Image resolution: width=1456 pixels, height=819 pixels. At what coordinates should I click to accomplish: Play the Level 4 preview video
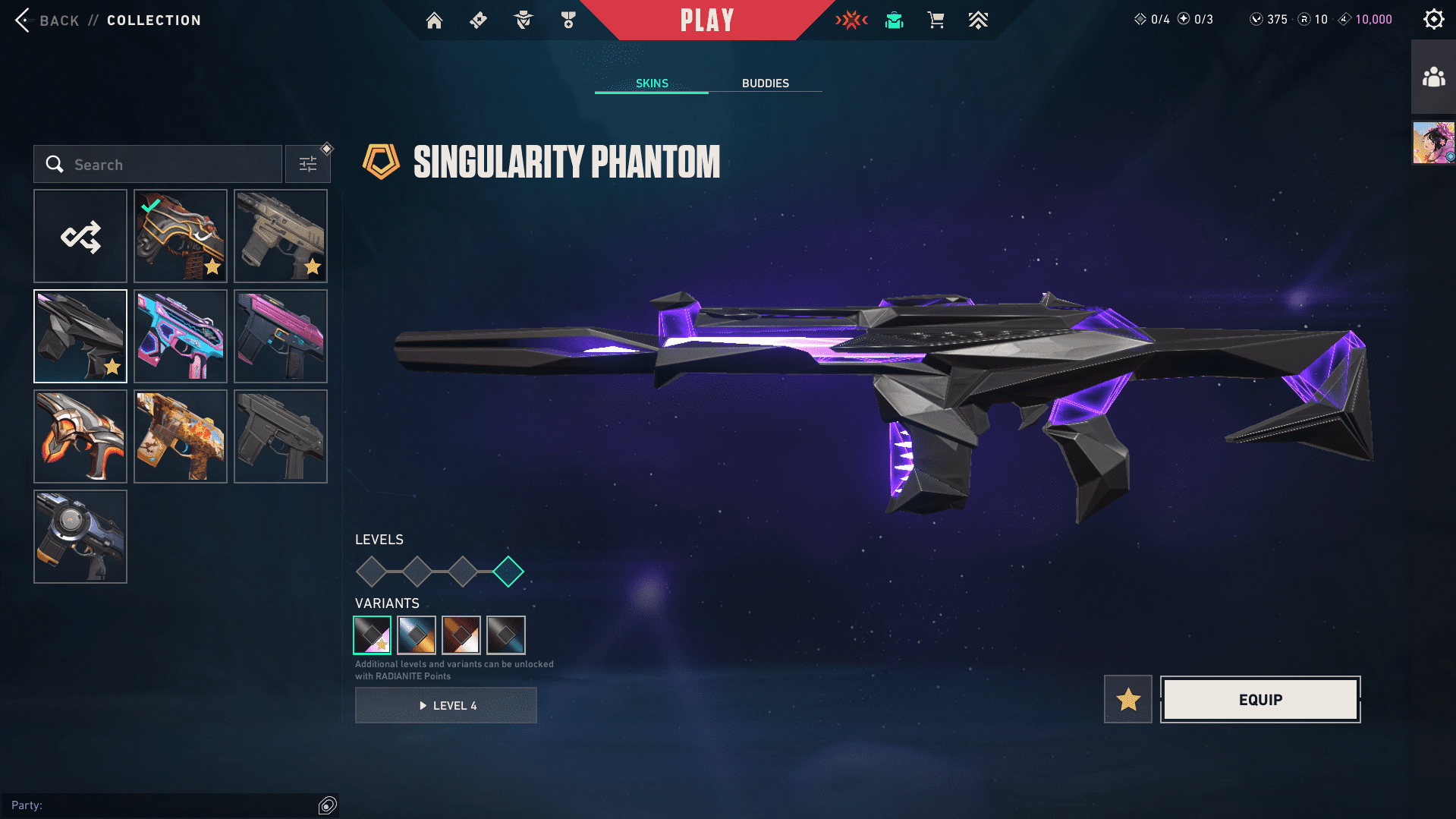pos(446,705)
